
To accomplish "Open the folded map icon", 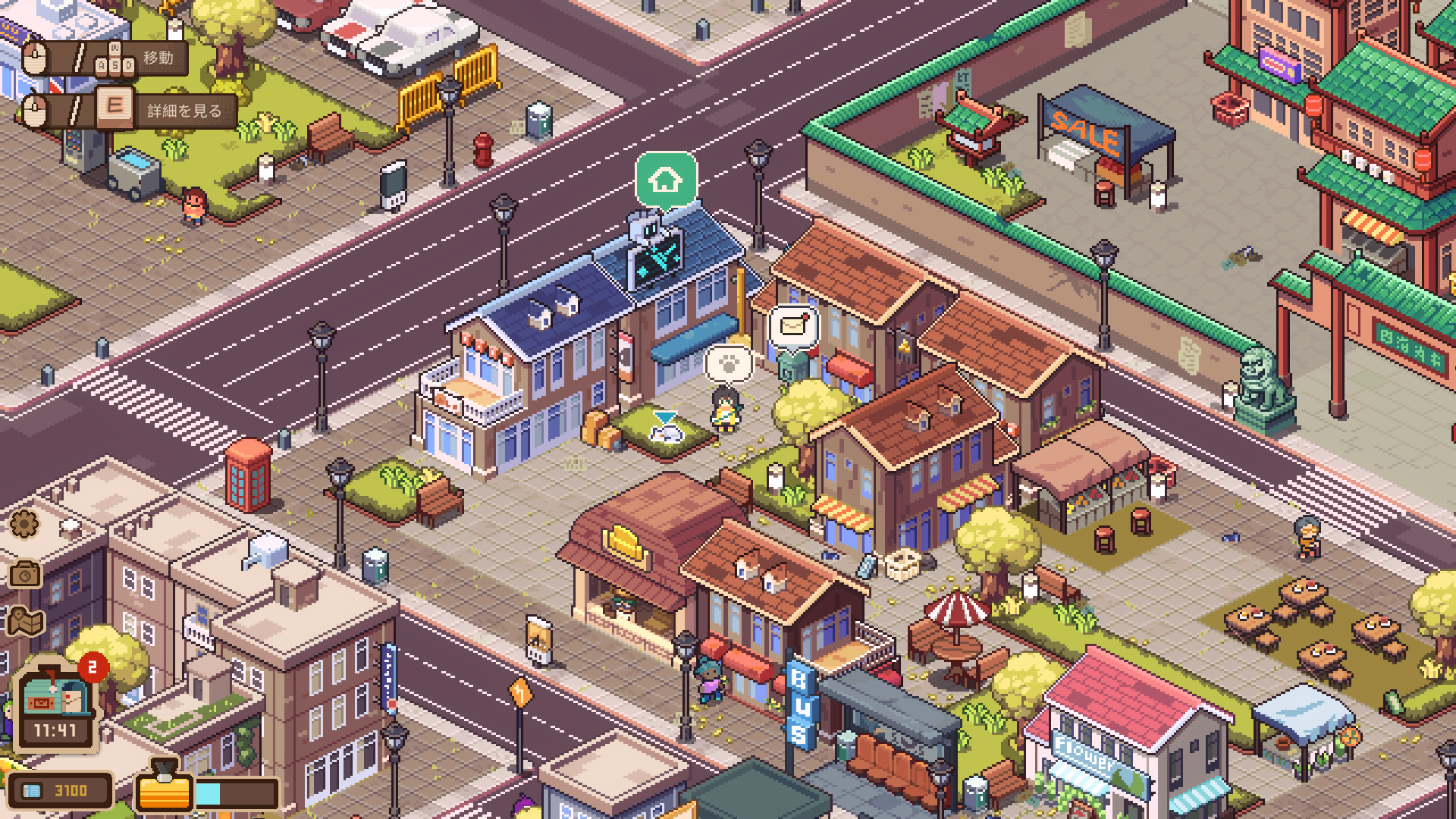I will tap(25, 623).
